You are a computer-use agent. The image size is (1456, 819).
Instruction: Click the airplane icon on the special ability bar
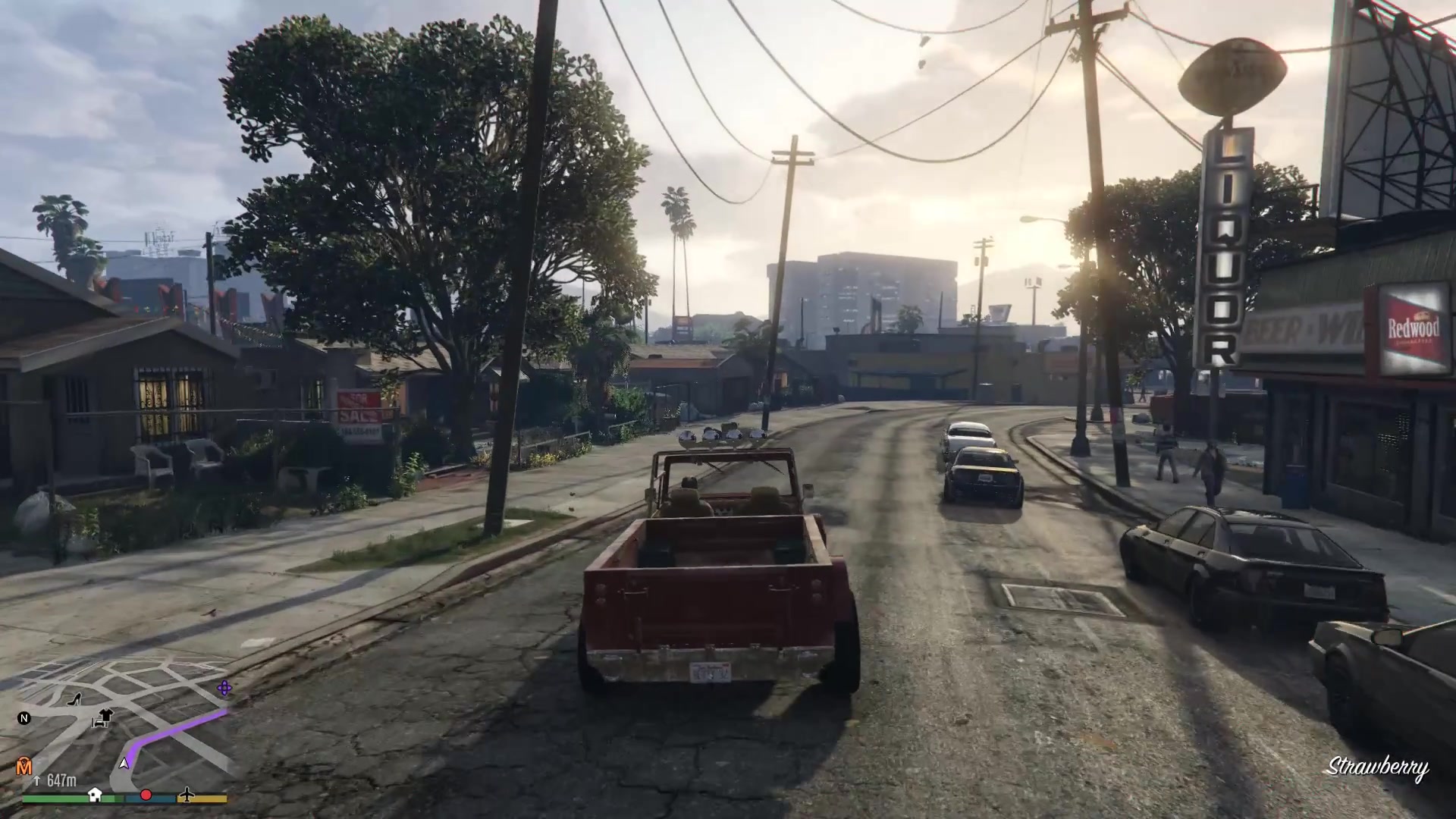point(187,795)
